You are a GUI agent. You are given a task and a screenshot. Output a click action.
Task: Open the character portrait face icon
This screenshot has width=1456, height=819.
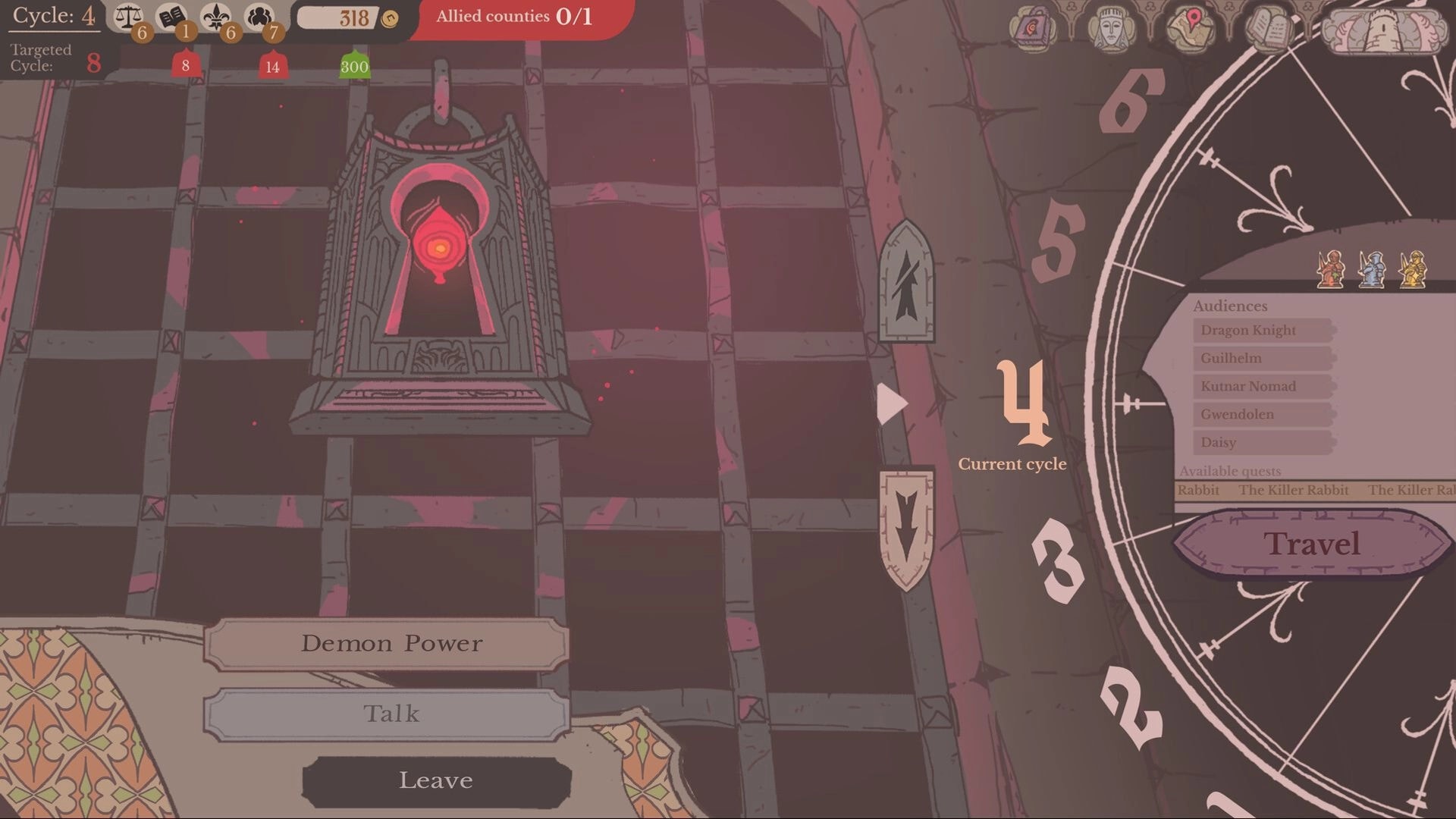(x=1111, y=27)
